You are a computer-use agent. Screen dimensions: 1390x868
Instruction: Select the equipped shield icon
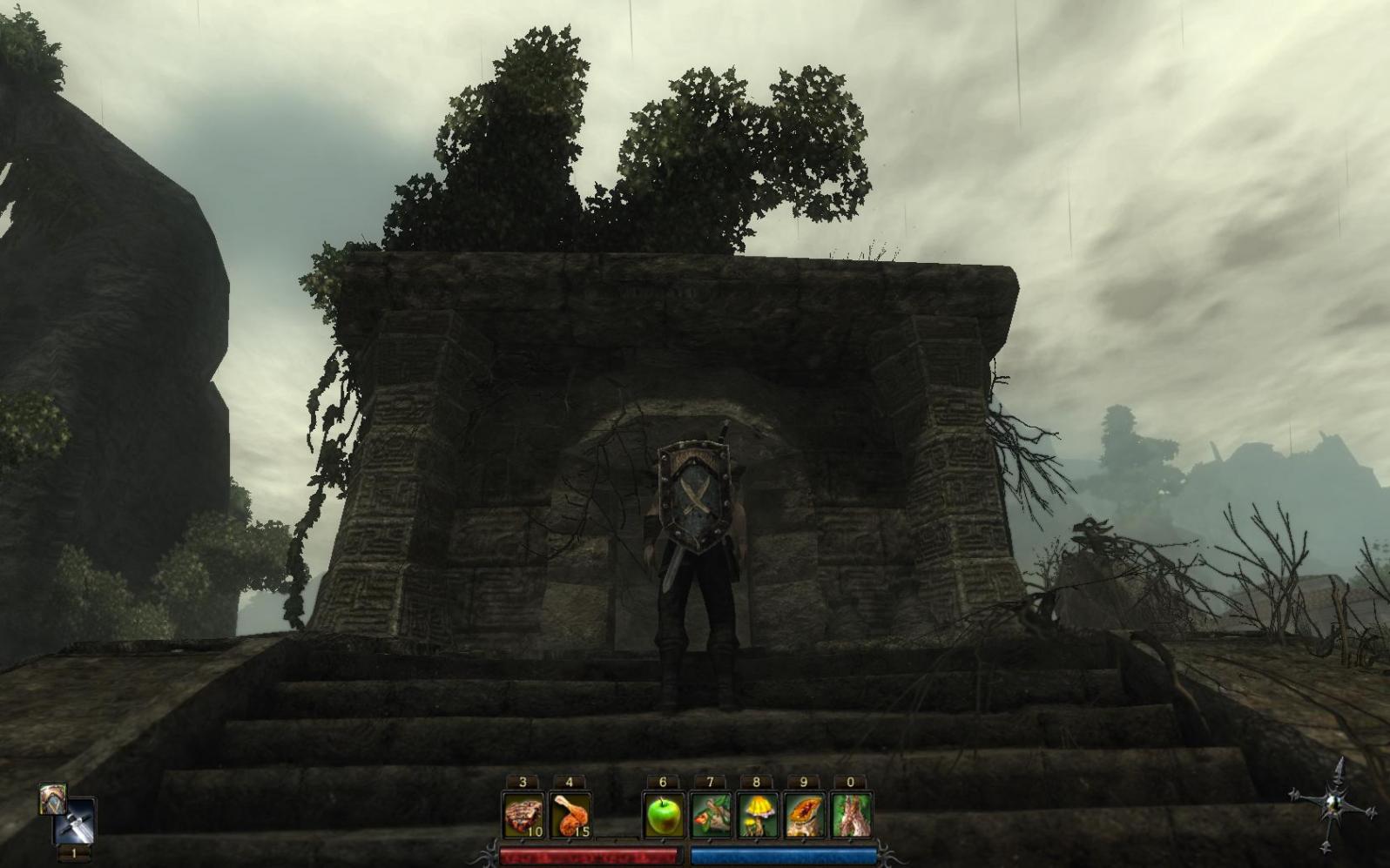pos(52,799)
